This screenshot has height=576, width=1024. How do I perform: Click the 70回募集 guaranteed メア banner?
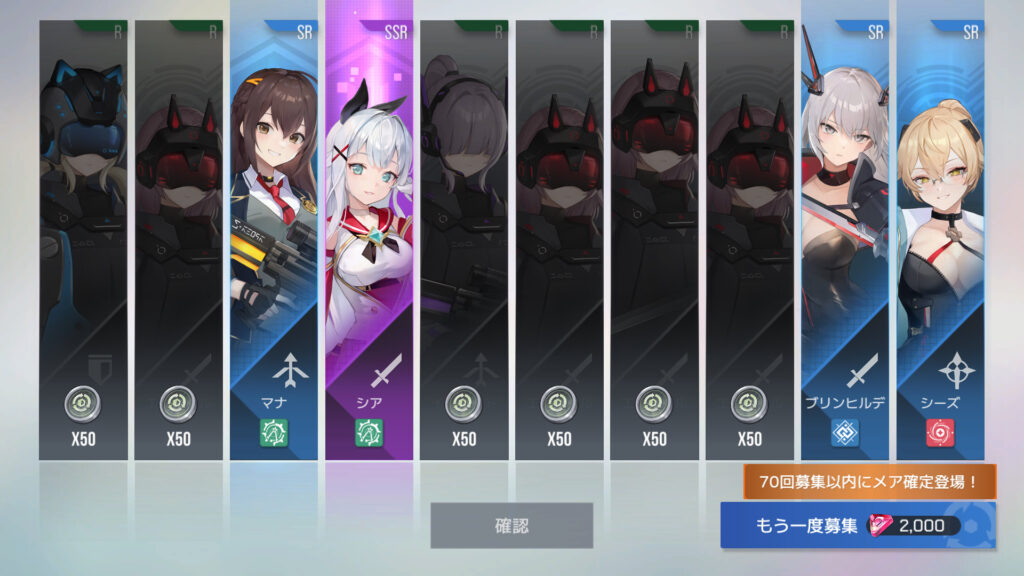pyautogui.click(x=868, y=482)
